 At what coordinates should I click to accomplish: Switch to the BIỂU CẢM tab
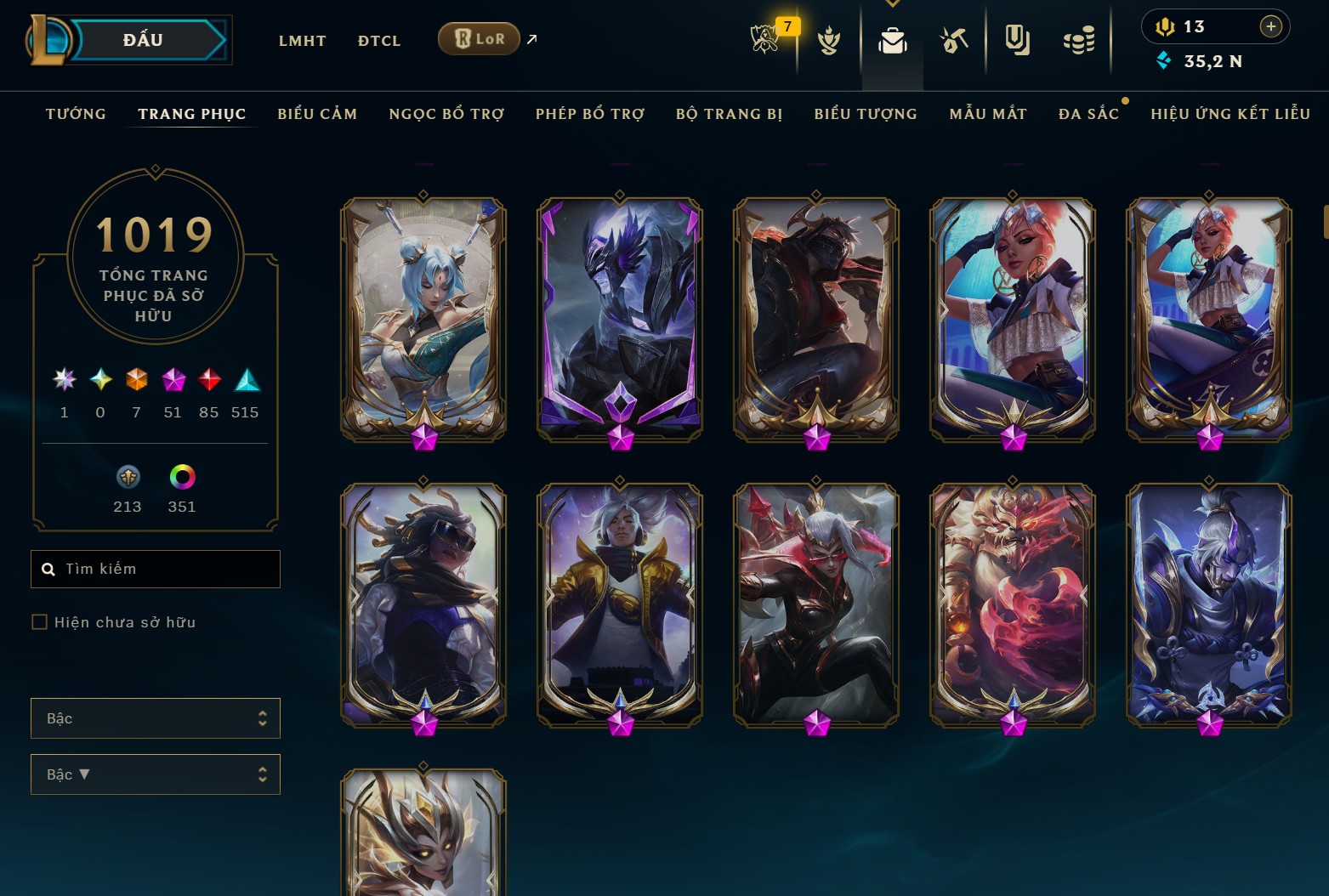(317, 113)
